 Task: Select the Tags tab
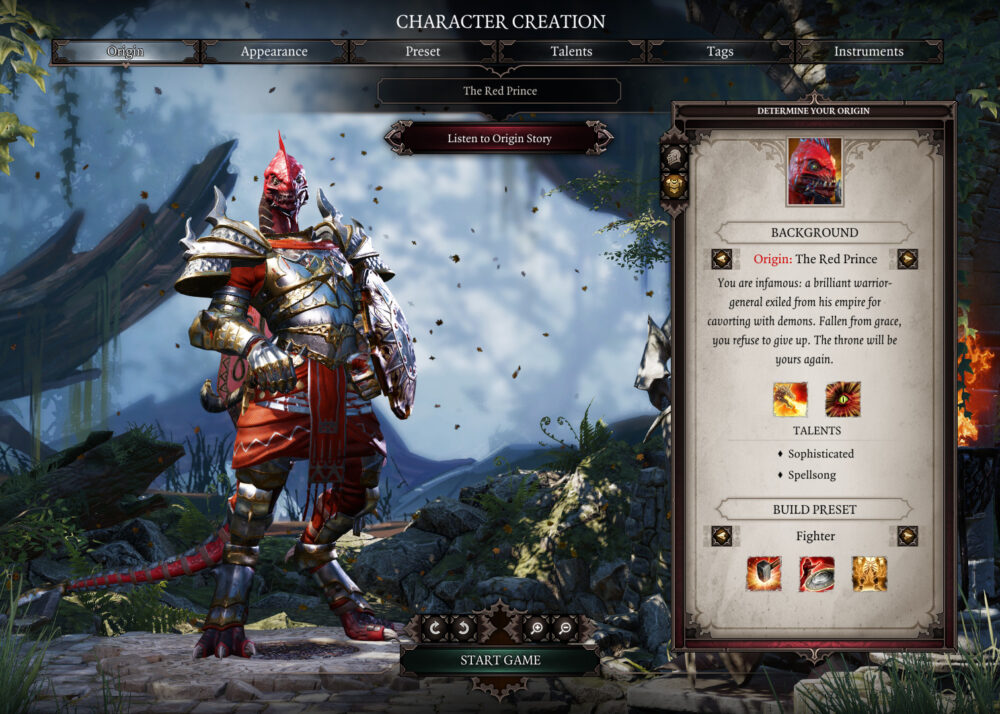click(x=720, y=51)
